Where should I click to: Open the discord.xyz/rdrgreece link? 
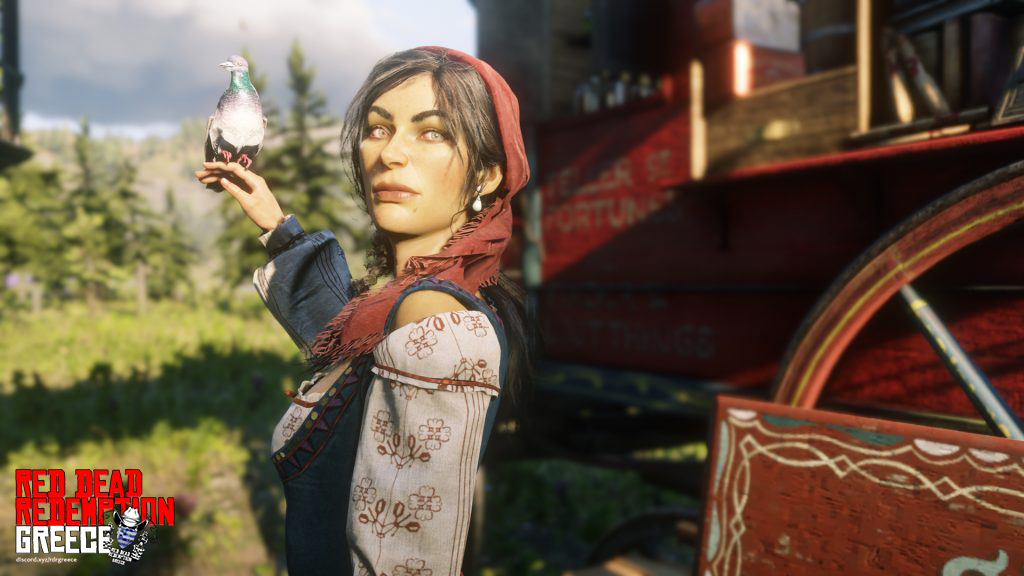coord(46,559)
